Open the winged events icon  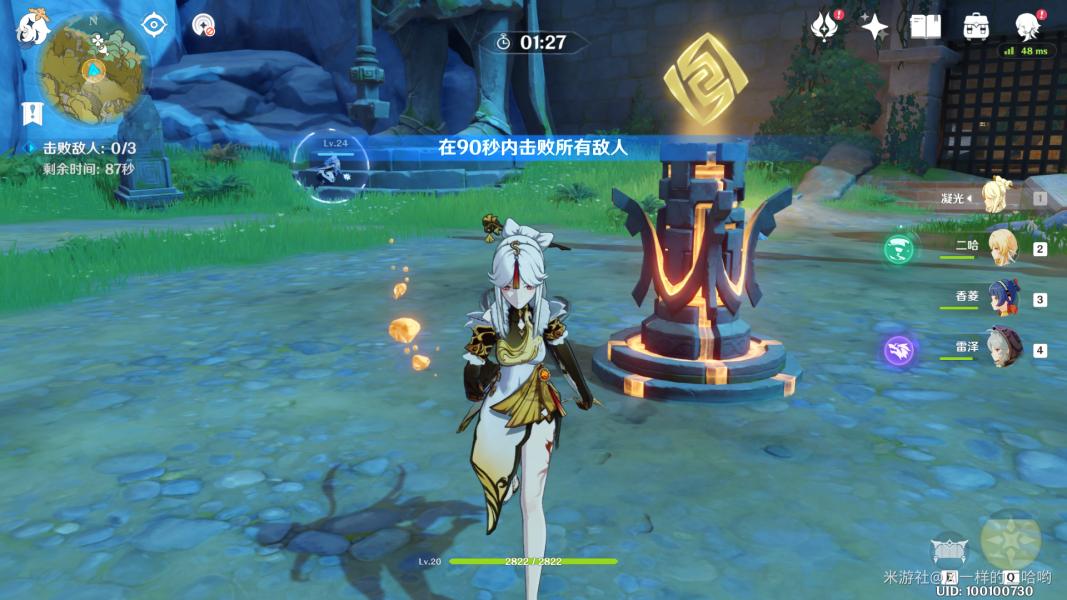(x=825, y=27)
